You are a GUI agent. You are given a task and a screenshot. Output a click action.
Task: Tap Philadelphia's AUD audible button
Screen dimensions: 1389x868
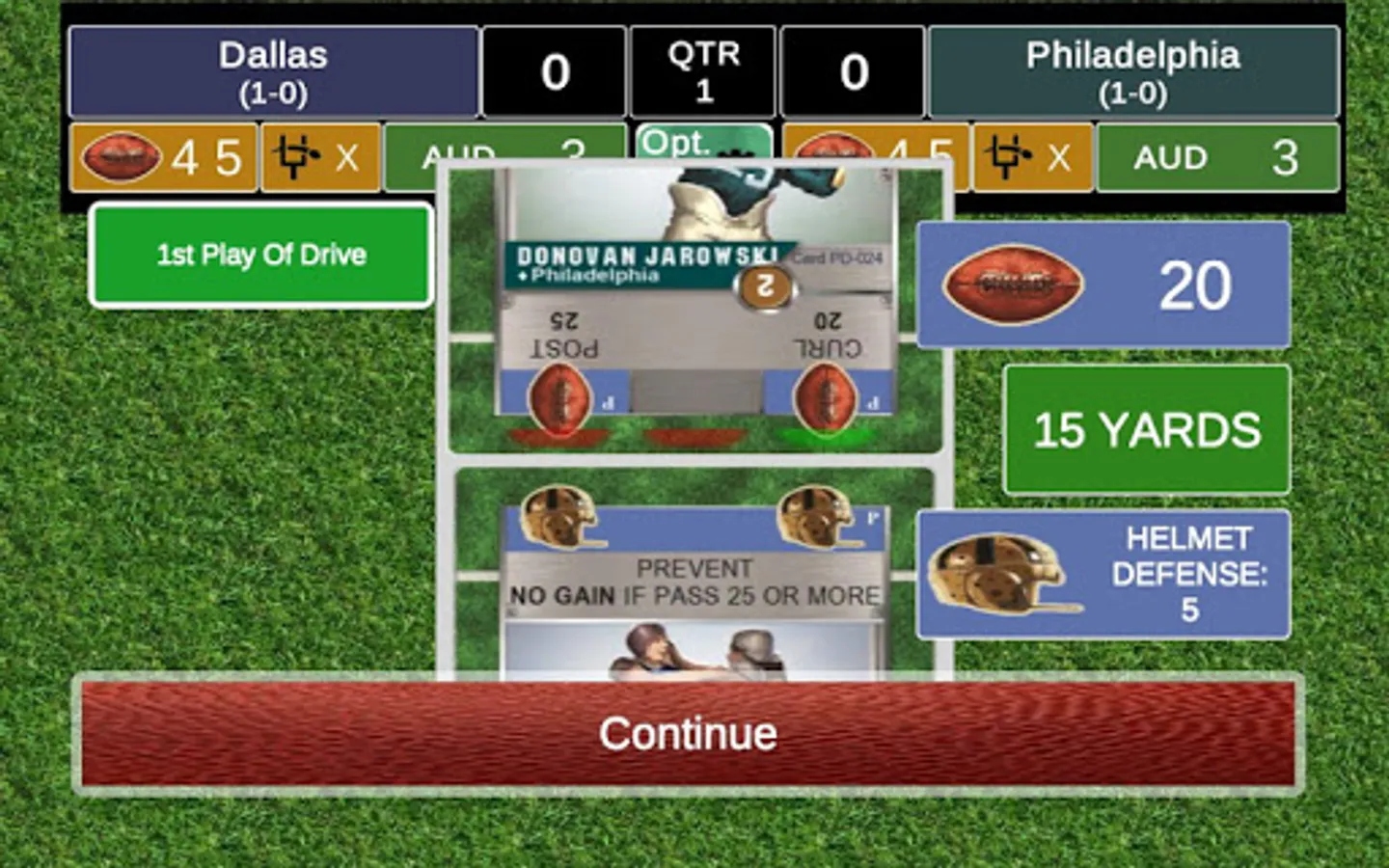click(1217, 157)
